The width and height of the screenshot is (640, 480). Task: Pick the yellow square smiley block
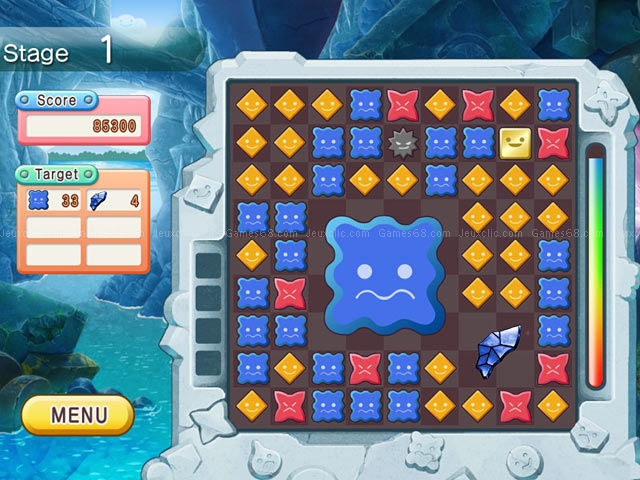[x=514, y=143]
